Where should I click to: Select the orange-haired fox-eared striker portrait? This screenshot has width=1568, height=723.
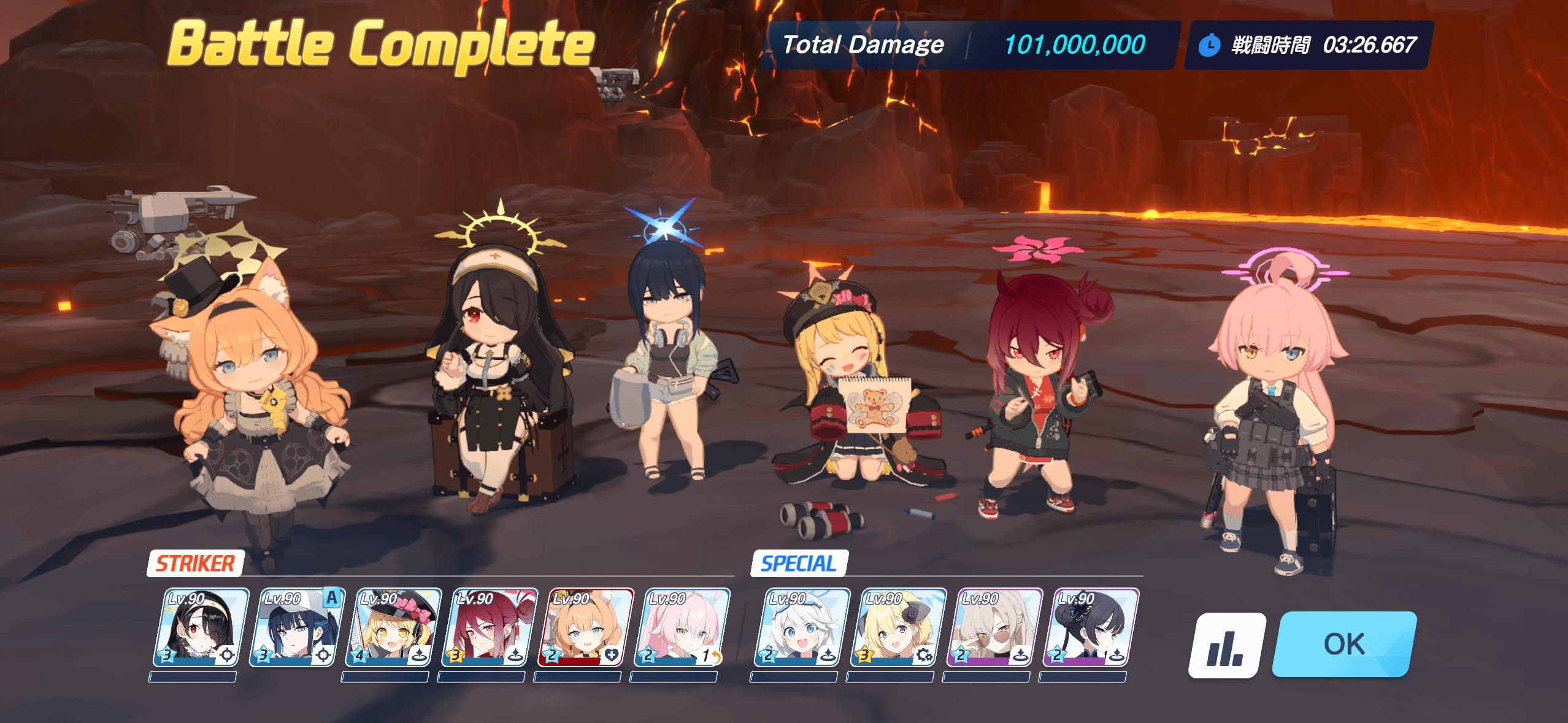586,627
